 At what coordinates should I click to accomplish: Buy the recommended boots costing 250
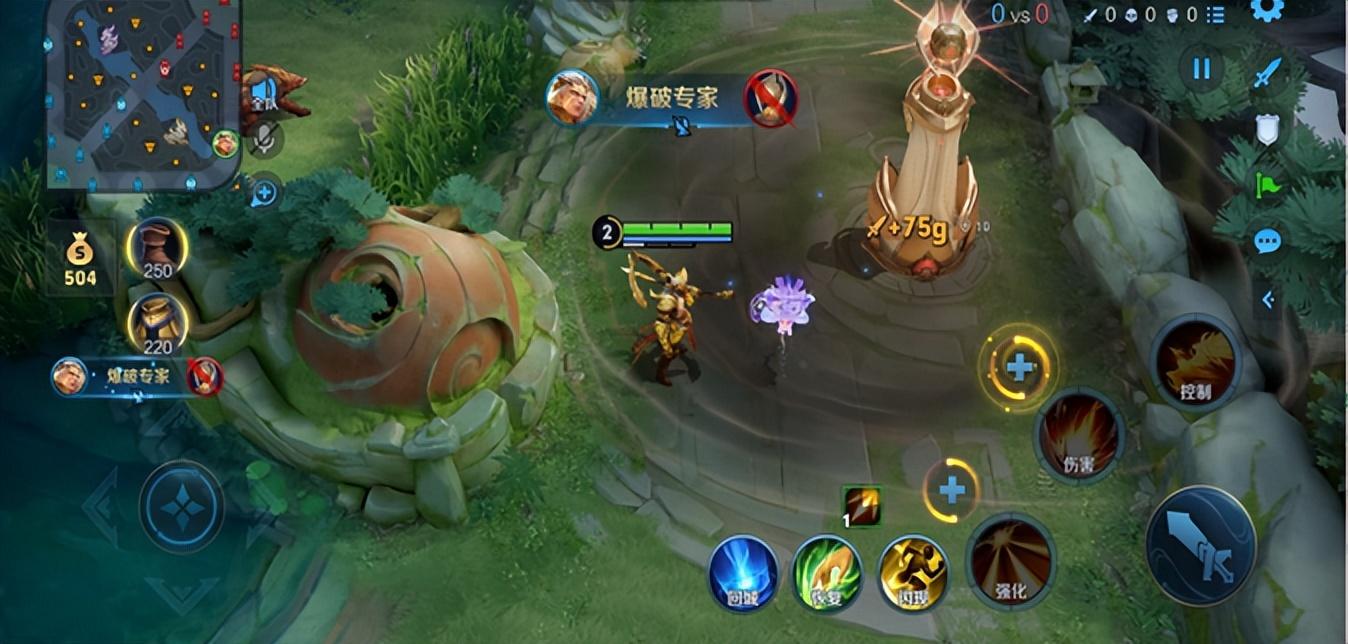[x=157, y=246]
